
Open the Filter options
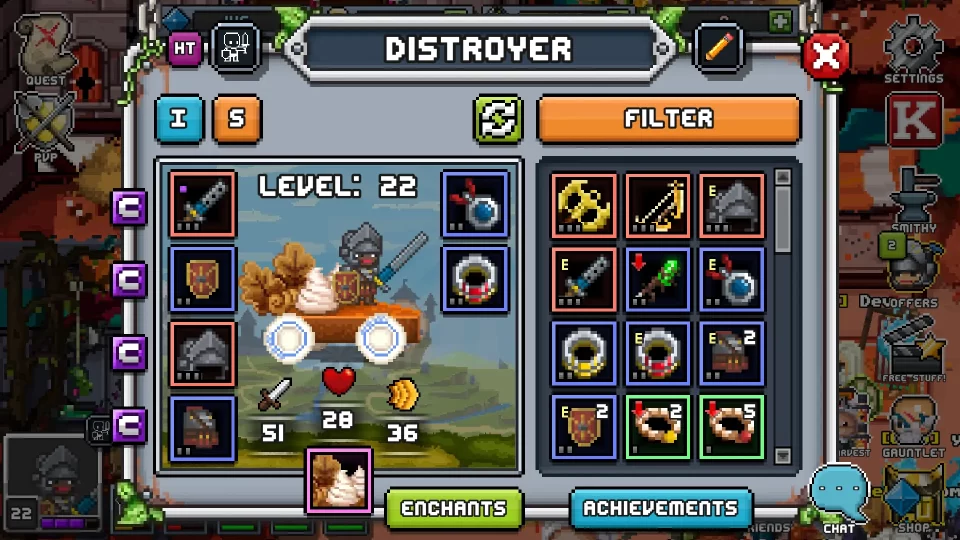point(669,119)
